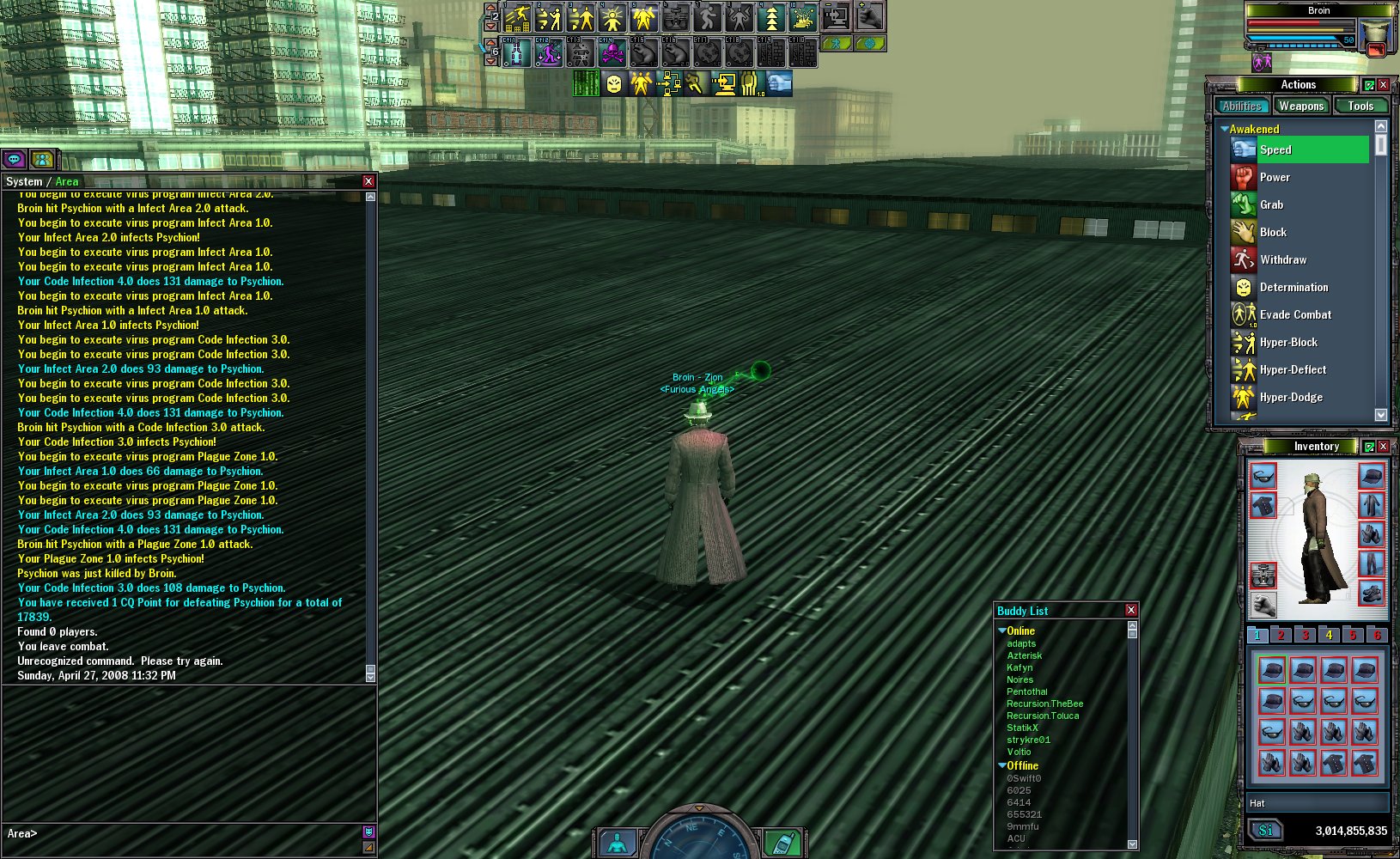The image size is (1400, 859).
Task: Switch to the Weapons tab
Action: point(1300,107)
